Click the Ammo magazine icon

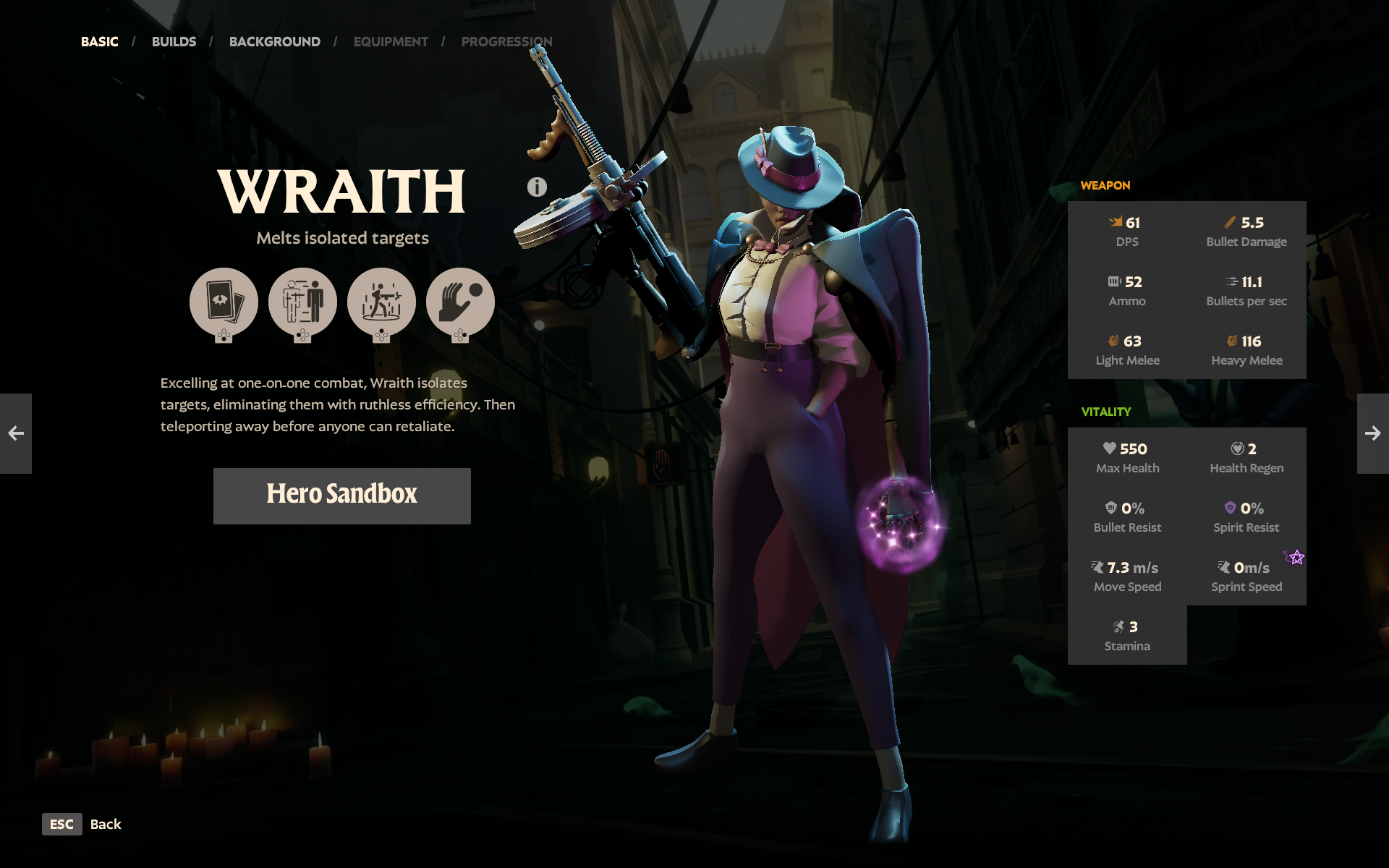pyautogui.click(x=1114, y=281)
